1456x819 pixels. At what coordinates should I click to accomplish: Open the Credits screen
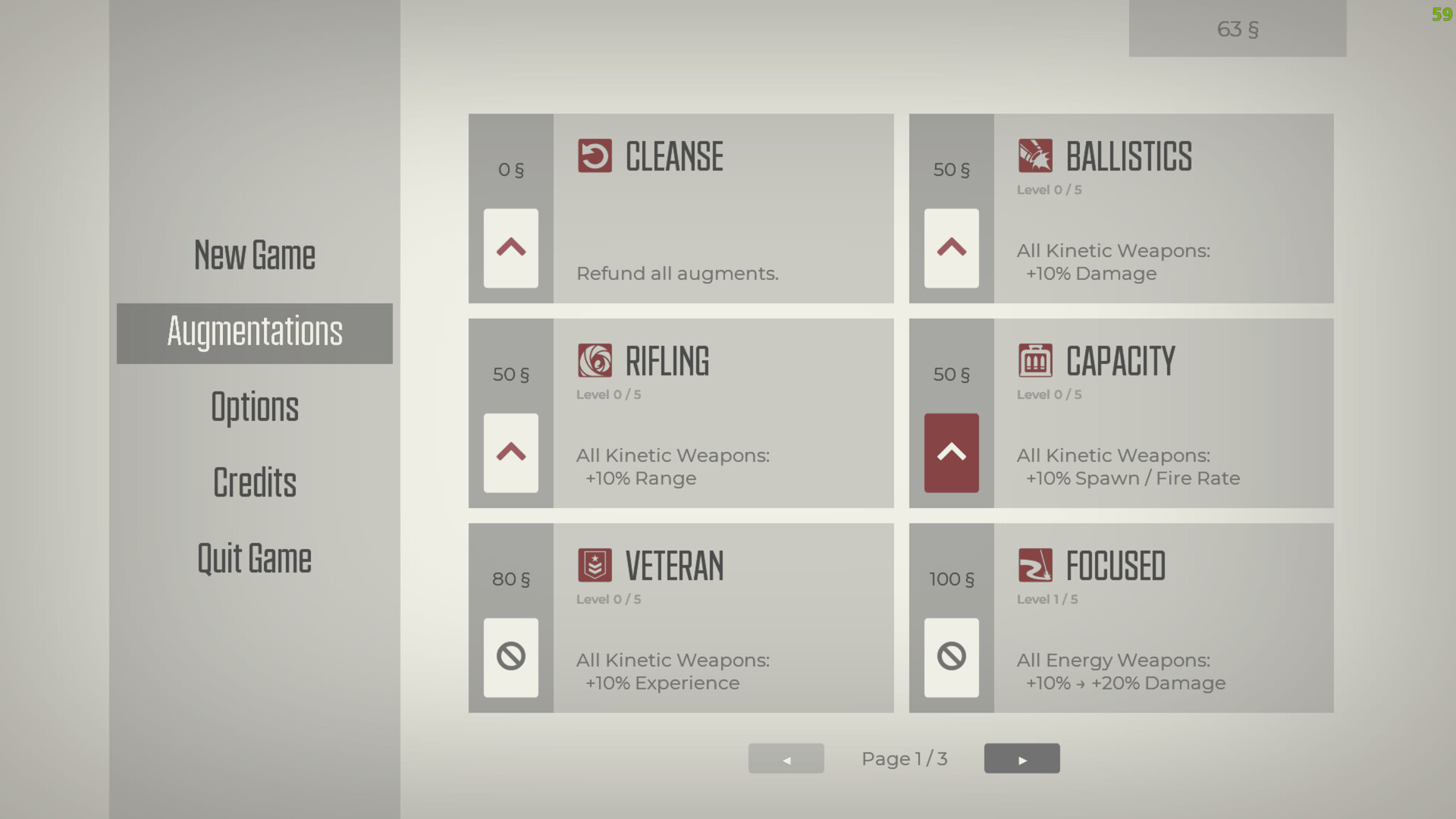click(254, 483)
